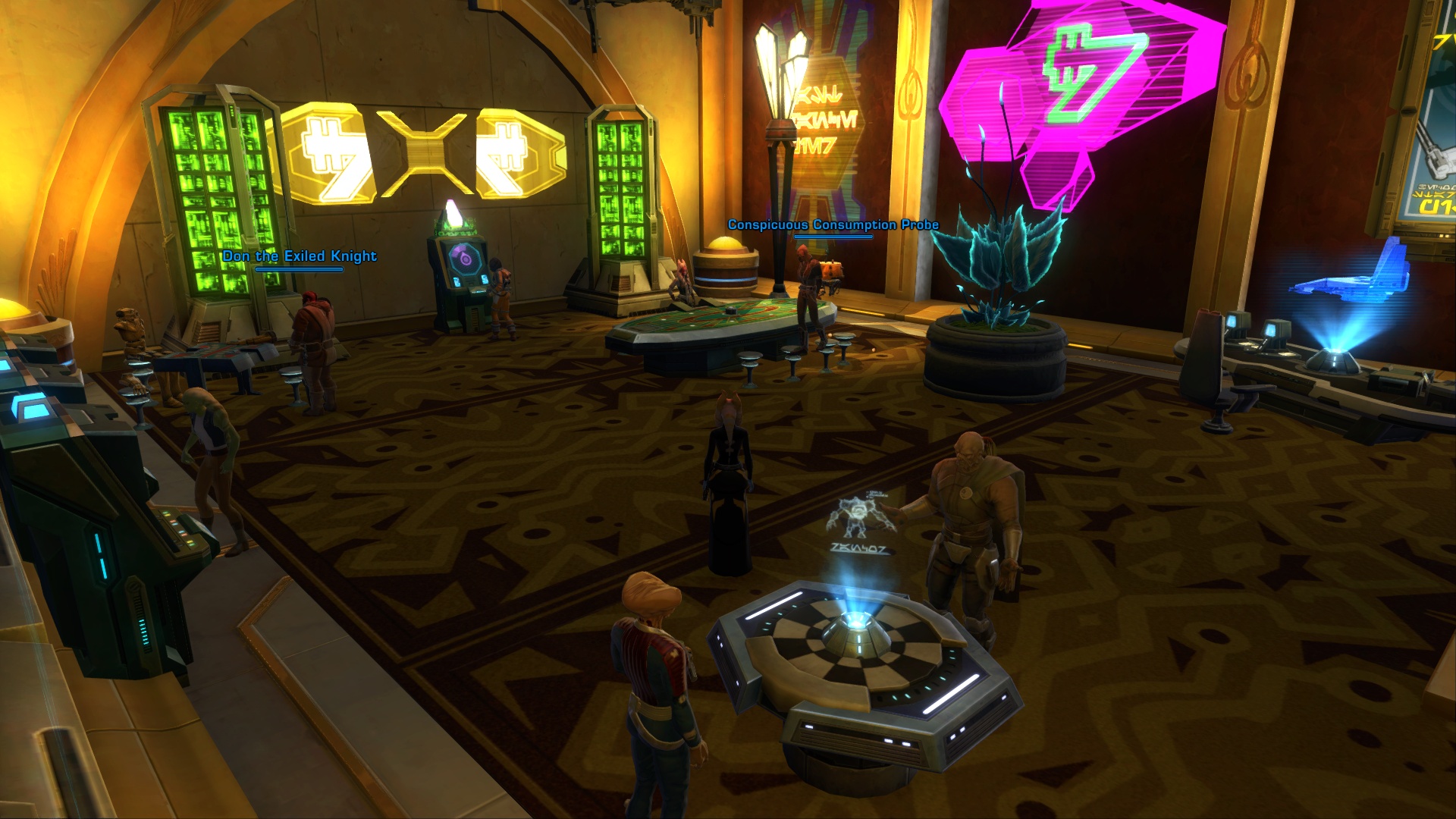Target the Conspicuous Consumption Probe nameplate
This screenshot has height=819, width=1456.
click(833, 224)
